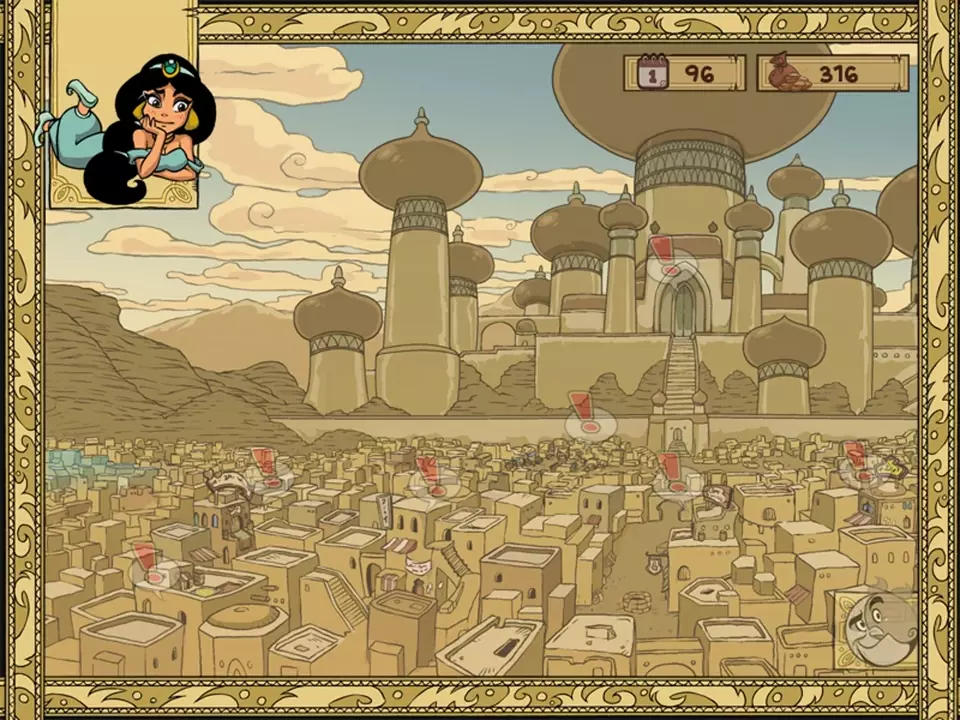Choose the marker by the striped-awning shop
Image resolution: width=960 pixels, height=720 pixels.
[432, 476]
